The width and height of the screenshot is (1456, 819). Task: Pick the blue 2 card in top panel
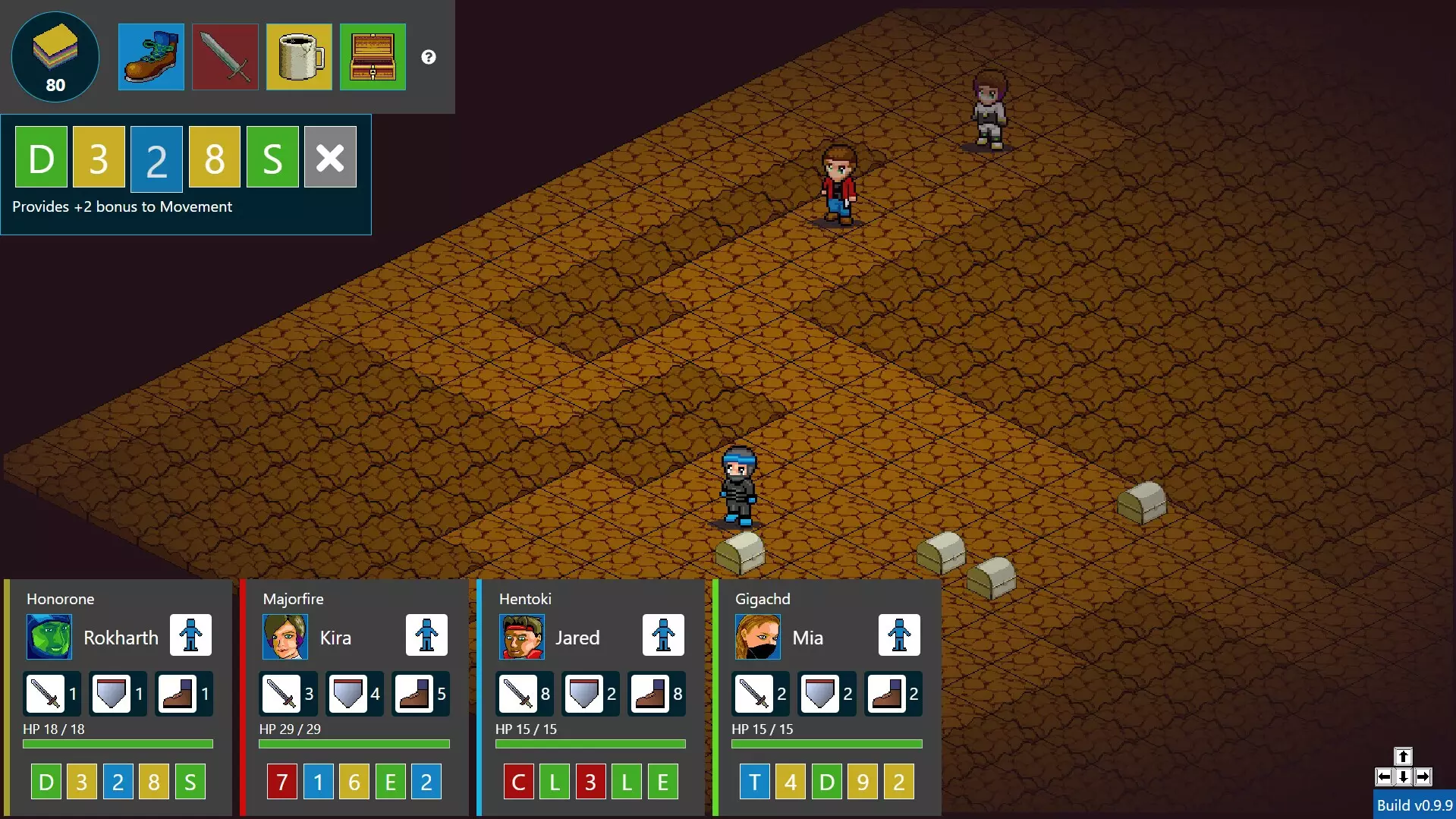click(x=156, y=157)
